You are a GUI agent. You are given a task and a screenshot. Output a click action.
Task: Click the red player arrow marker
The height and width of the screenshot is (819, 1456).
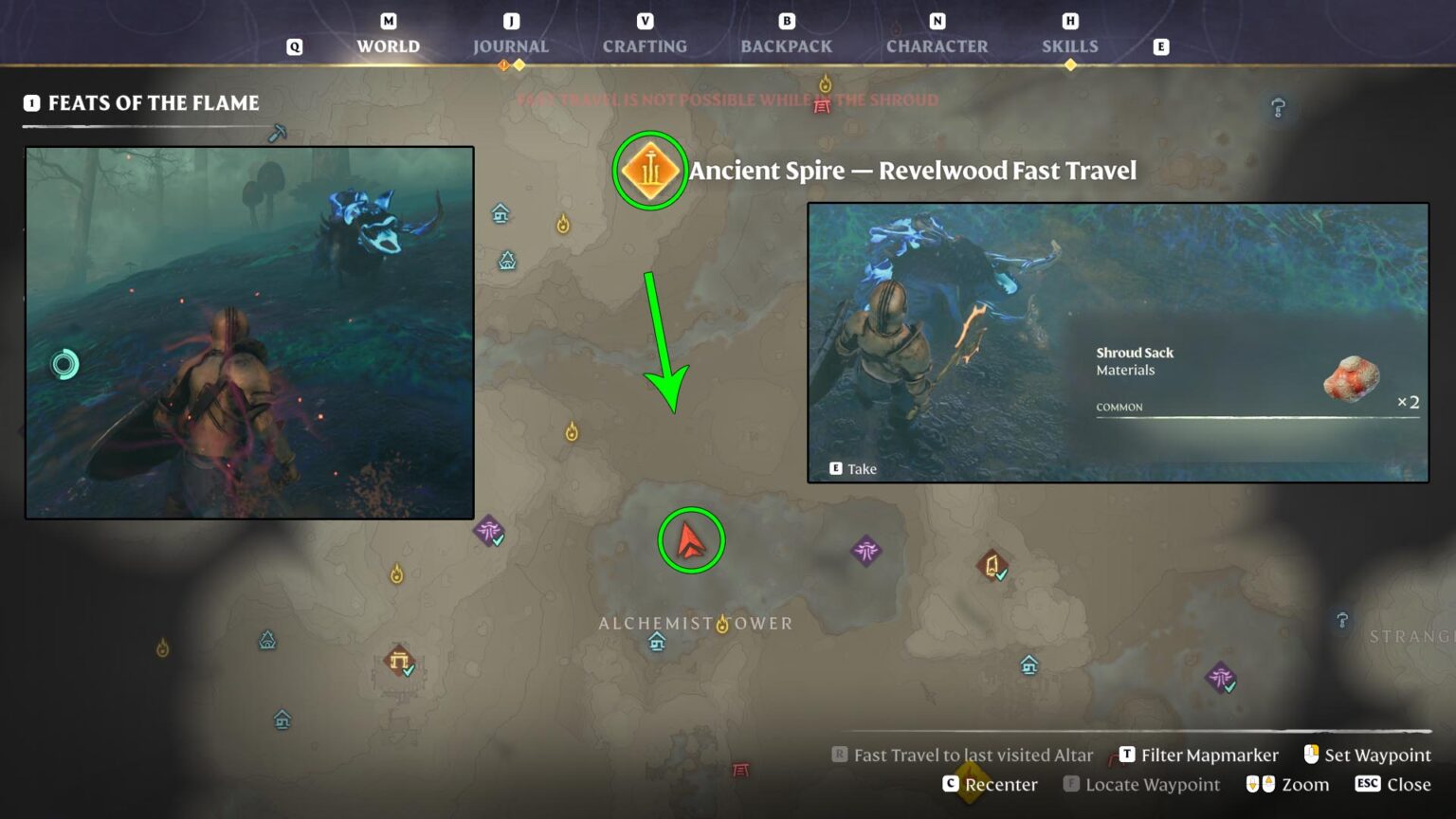[691, 541]
